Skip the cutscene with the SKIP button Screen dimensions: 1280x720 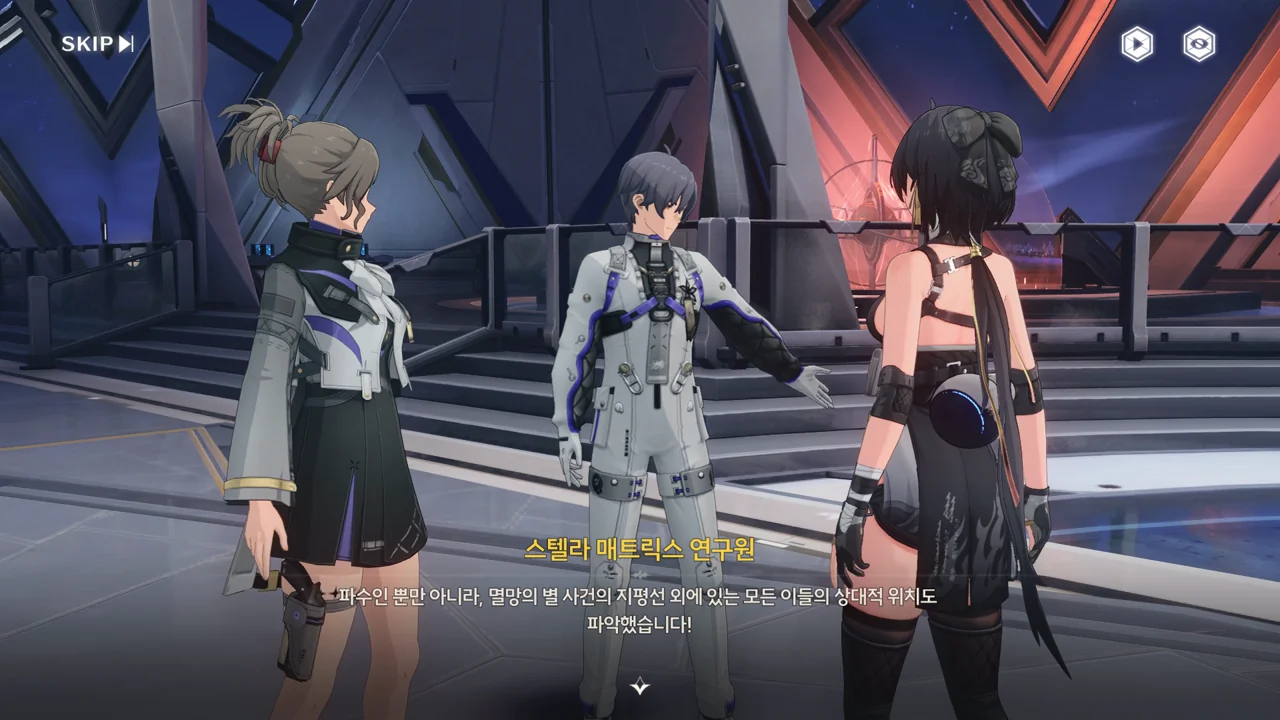97,43
